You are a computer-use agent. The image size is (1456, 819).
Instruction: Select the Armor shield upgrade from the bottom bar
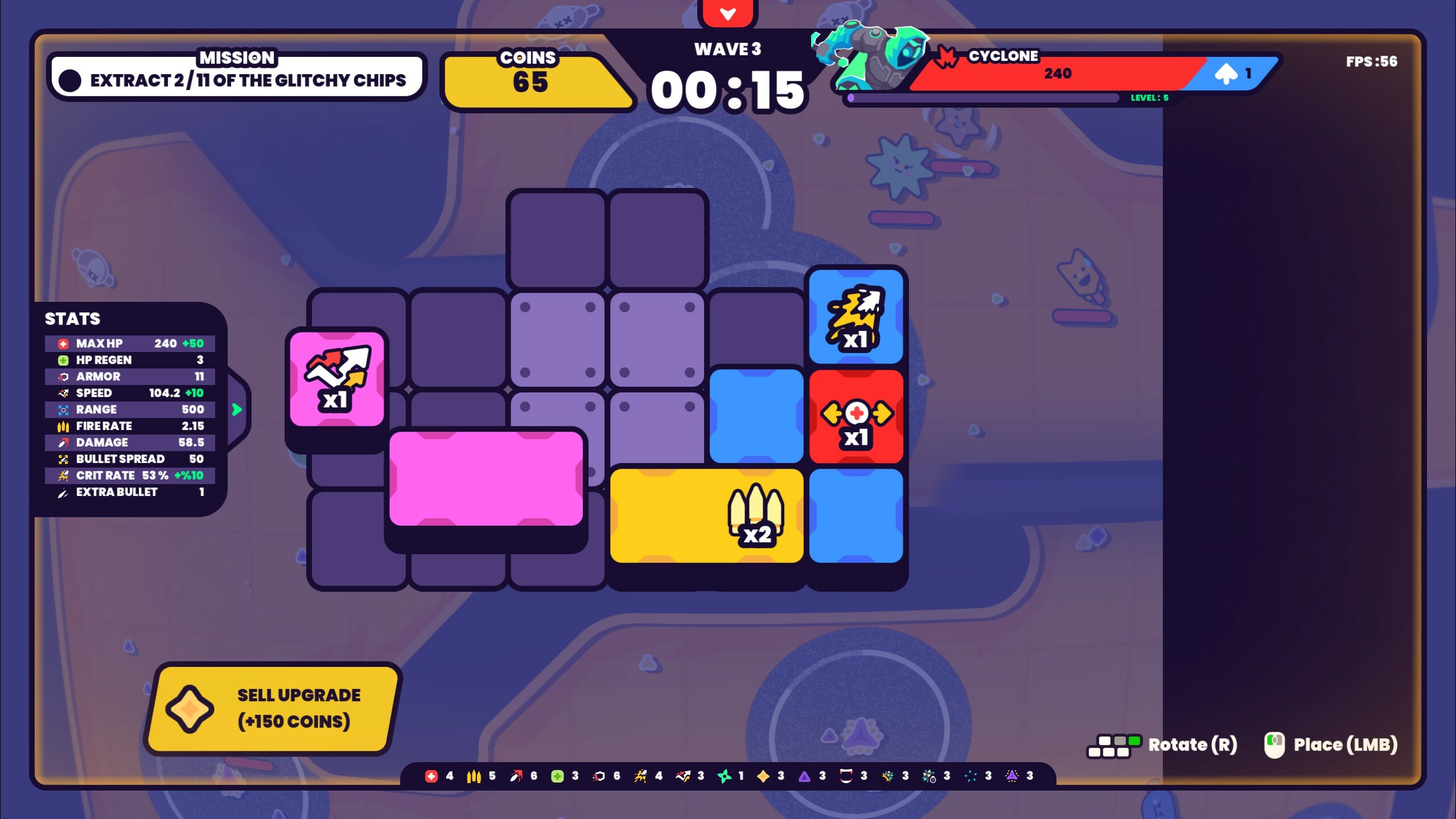(599, 776)
